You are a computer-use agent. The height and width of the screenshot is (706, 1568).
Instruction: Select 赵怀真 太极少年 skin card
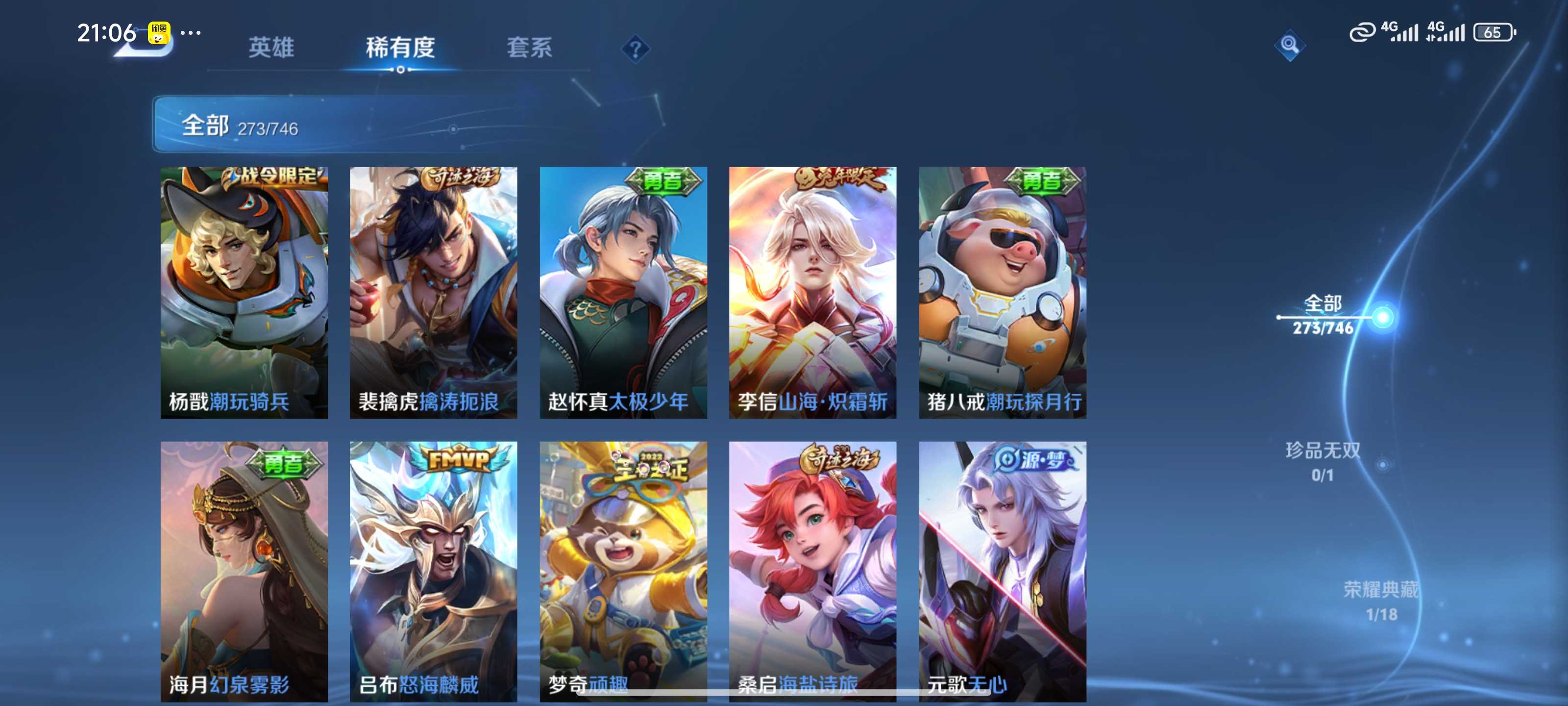623,292
